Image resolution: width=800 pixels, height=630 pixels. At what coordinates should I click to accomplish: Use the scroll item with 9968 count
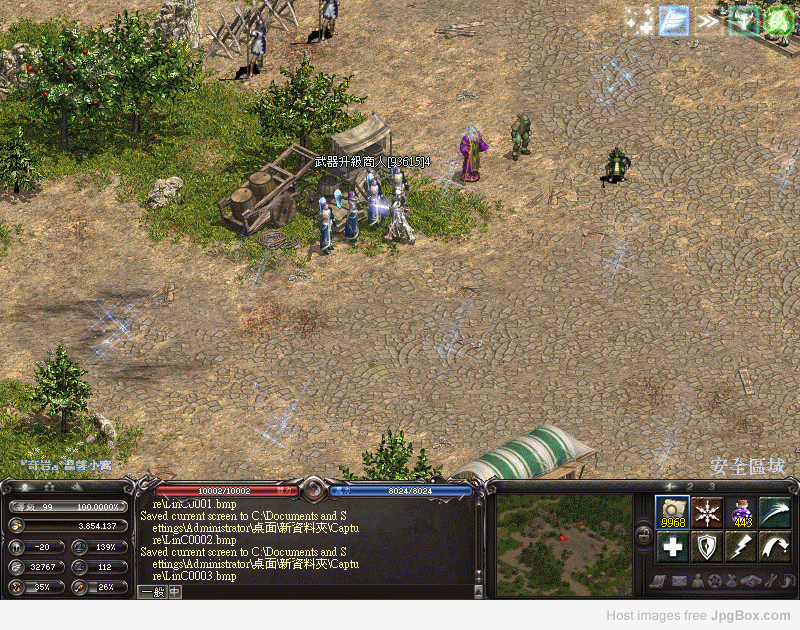(x=673, y=512)
